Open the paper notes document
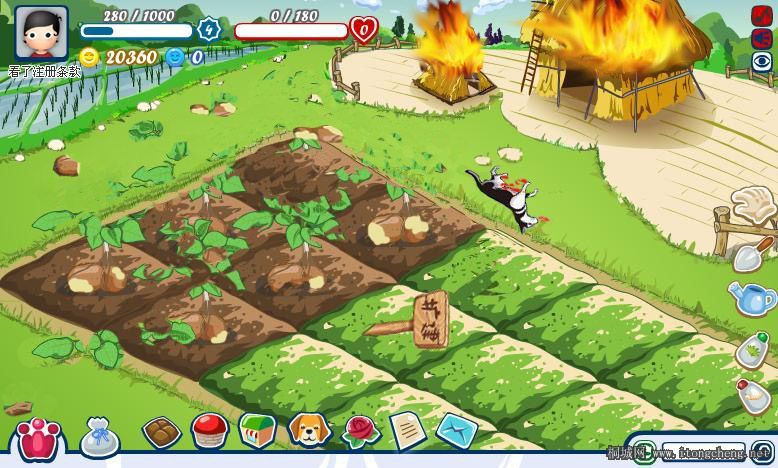Image resolution: width=778 pixels, height=468 pixels. tap(407, 430)
